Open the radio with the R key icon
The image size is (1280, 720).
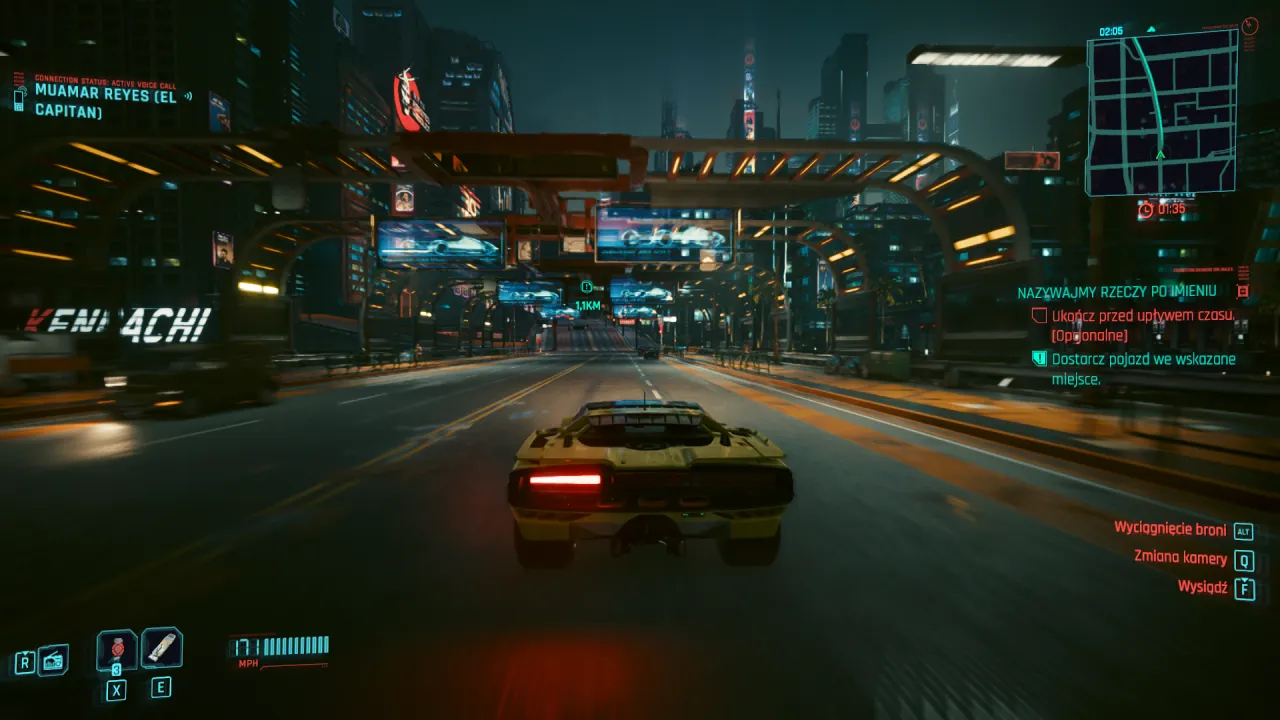coord(25,663)
